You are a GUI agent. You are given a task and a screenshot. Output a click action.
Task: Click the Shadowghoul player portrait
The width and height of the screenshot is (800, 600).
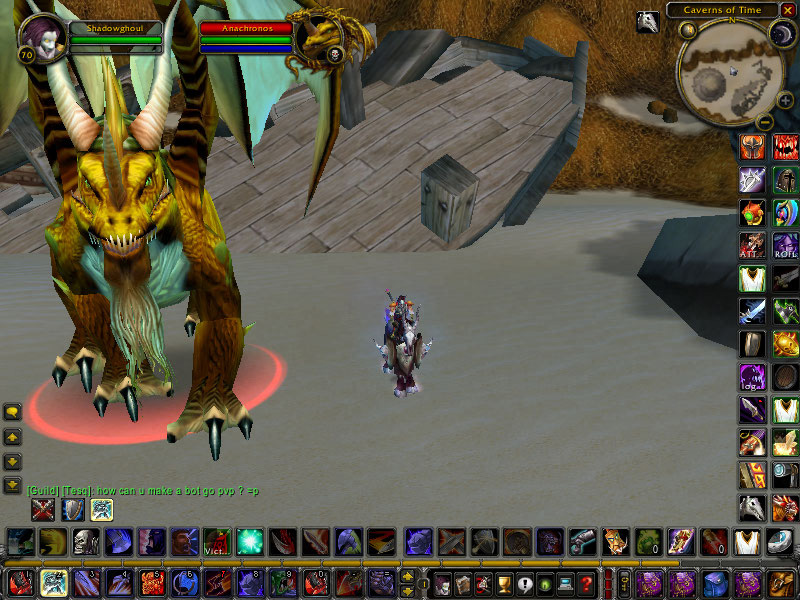point(41,36)
